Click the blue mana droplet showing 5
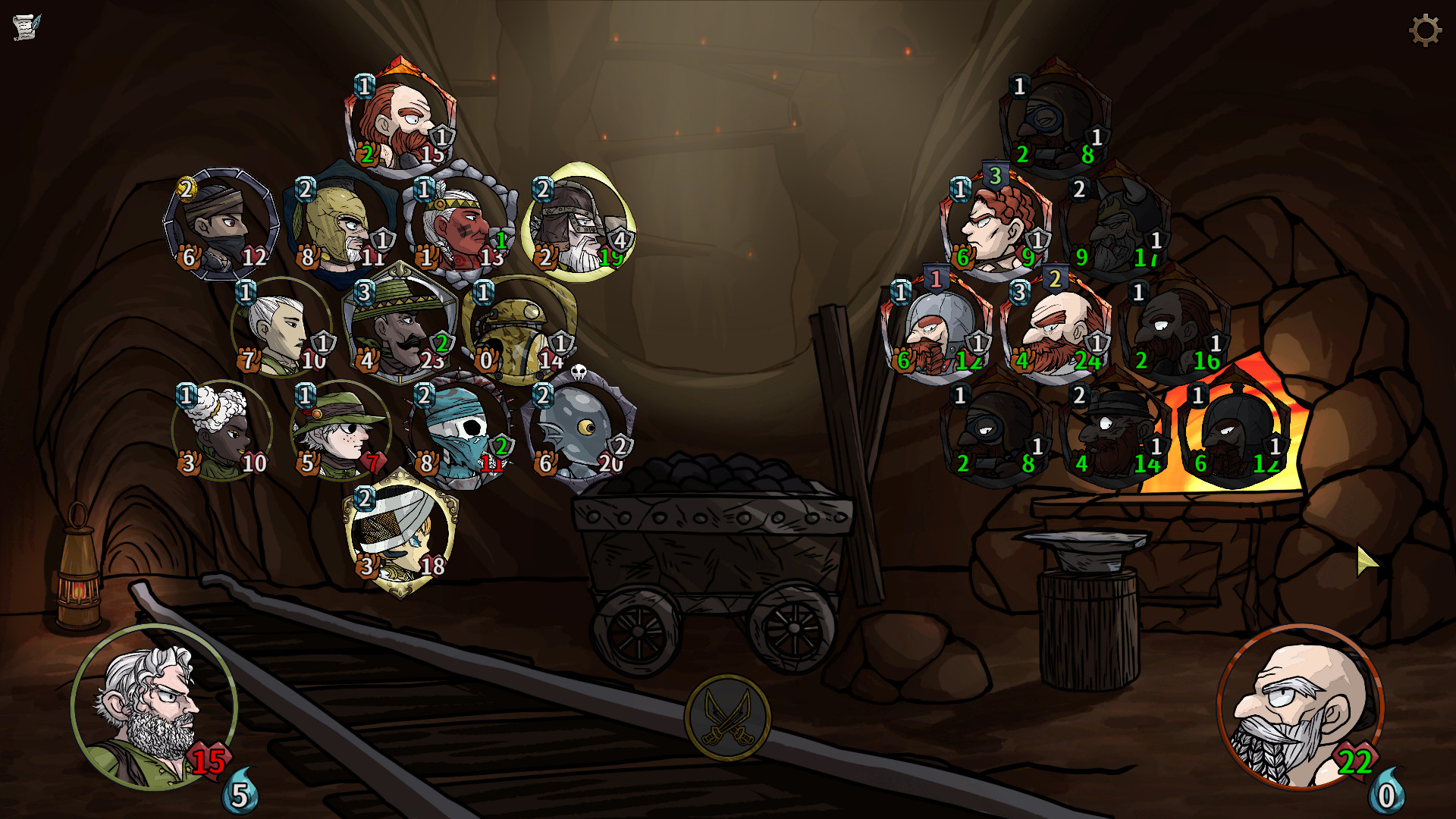Screen dimensions: 1456x819 pyautogui.click(x=239, y=793)
